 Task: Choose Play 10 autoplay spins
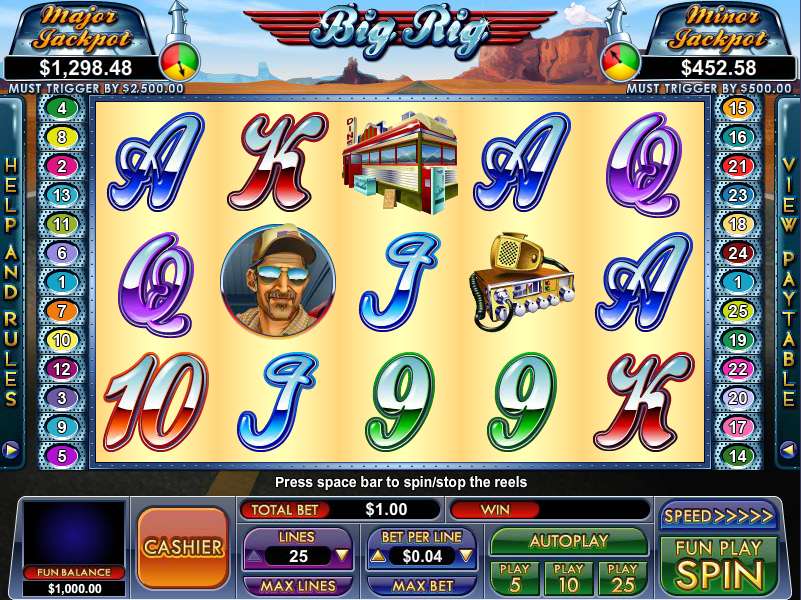[x=569, y=578]
